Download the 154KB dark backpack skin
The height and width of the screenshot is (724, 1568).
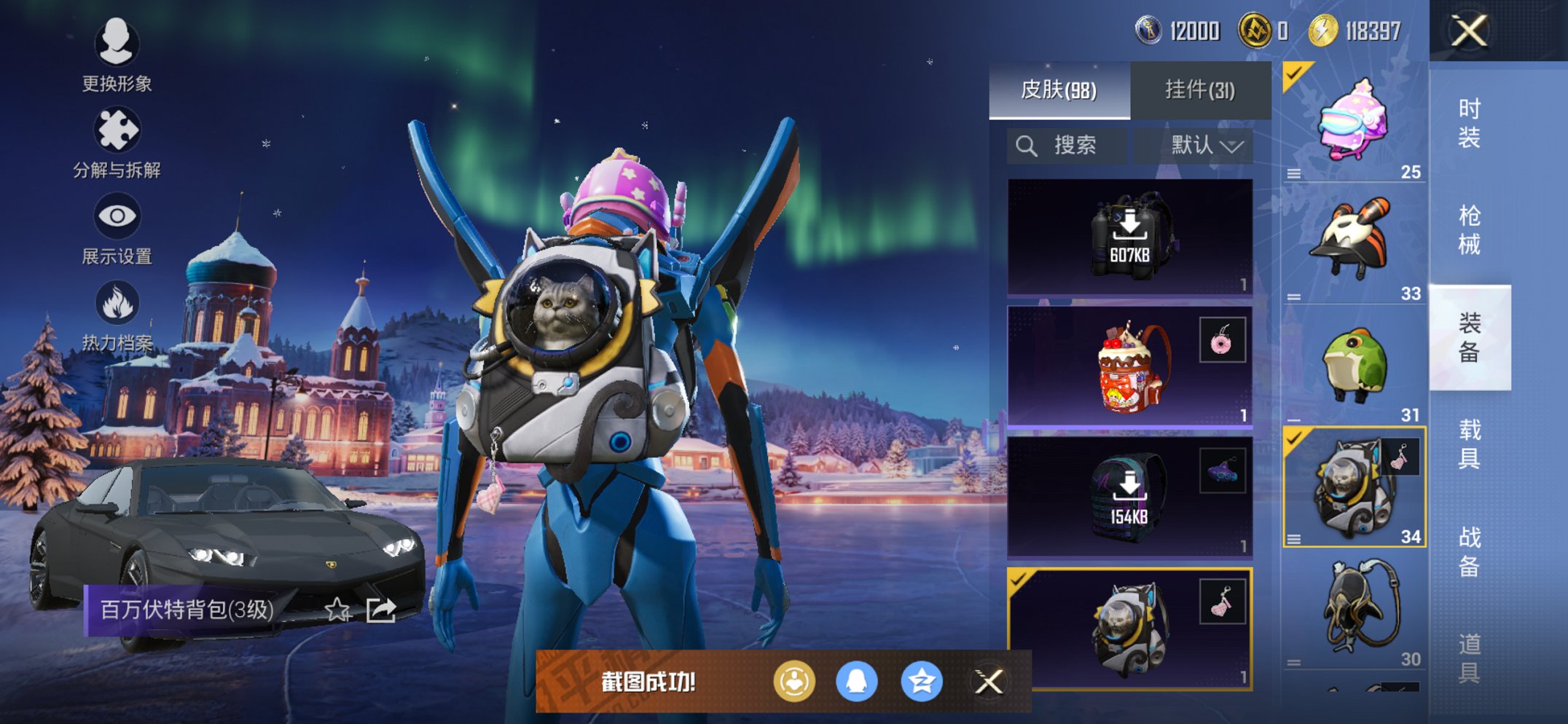pos(1129,497)
